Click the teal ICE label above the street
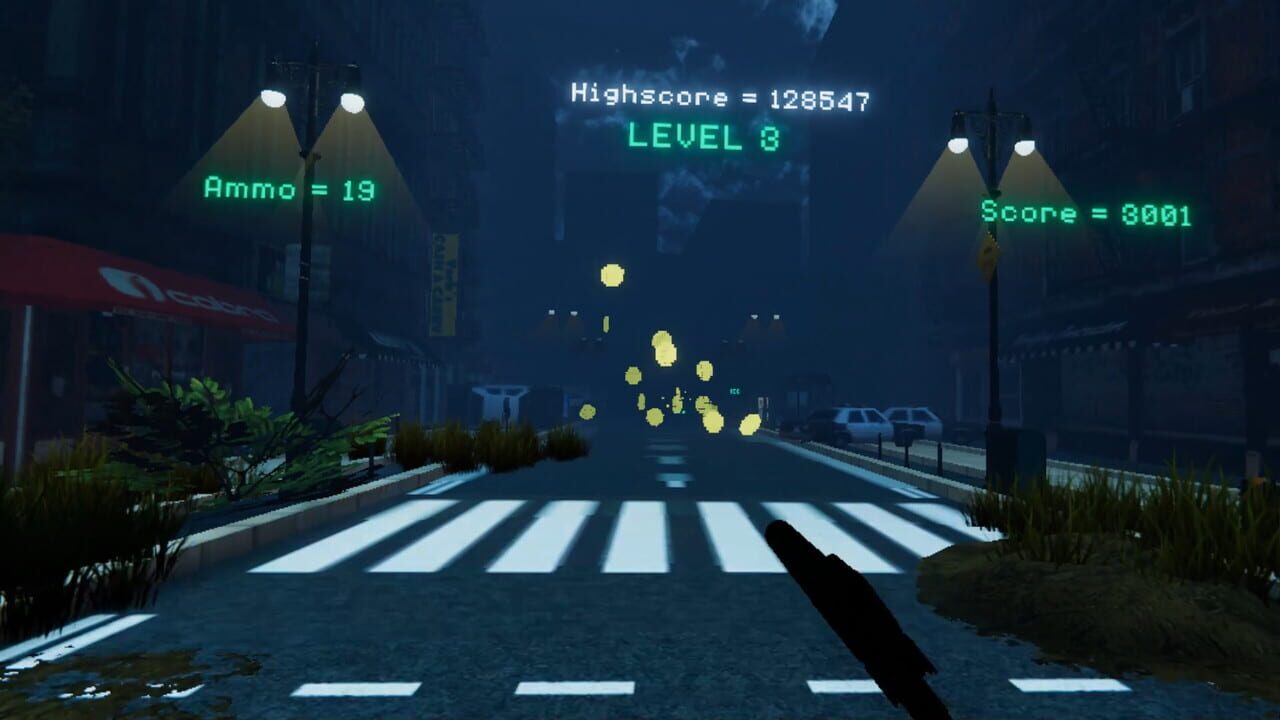Screen dimensions: 1280x720 click(735, 390)
